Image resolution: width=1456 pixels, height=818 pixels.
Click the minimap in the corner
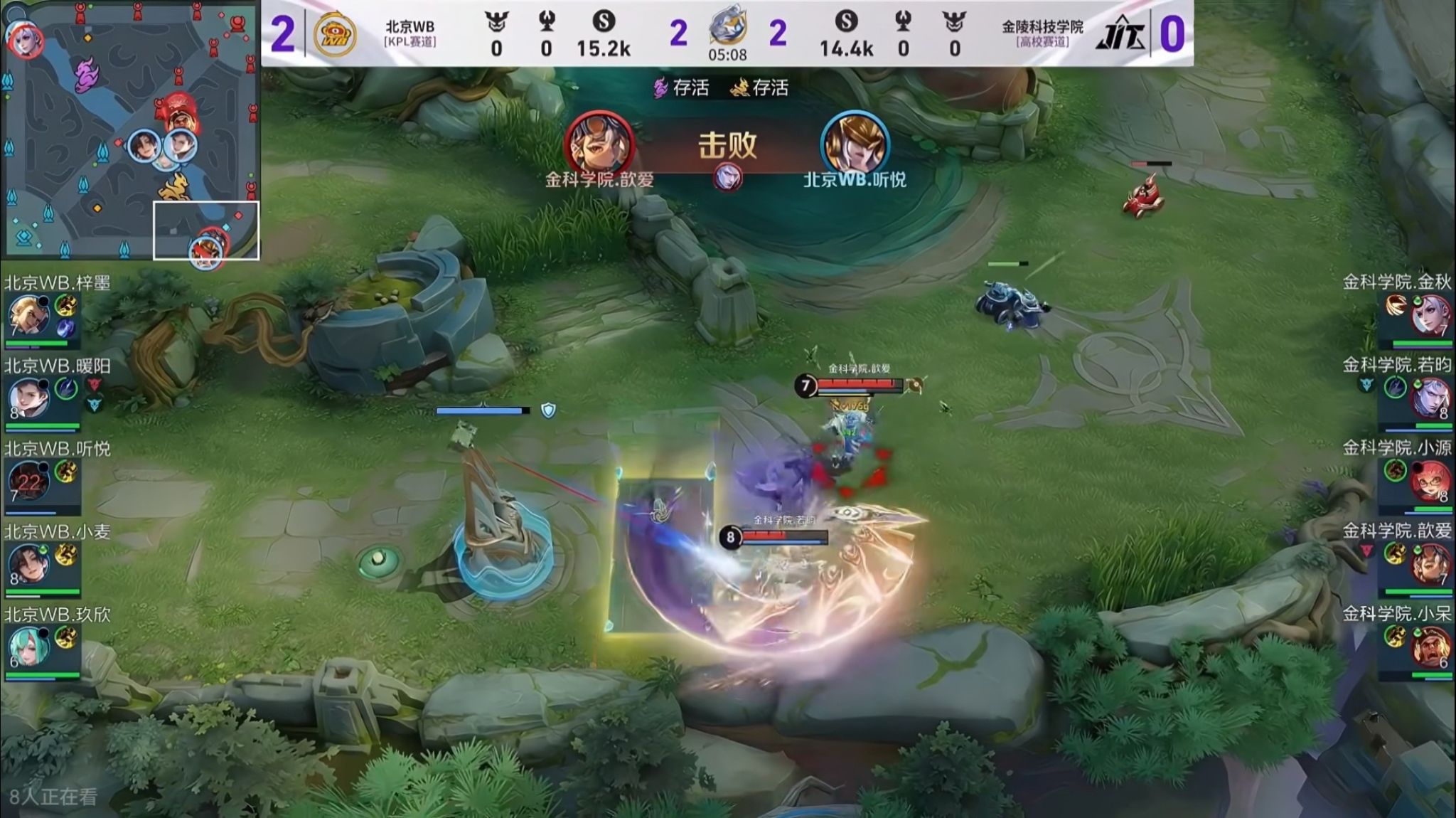pyautogui.click(x=132, y=130)
